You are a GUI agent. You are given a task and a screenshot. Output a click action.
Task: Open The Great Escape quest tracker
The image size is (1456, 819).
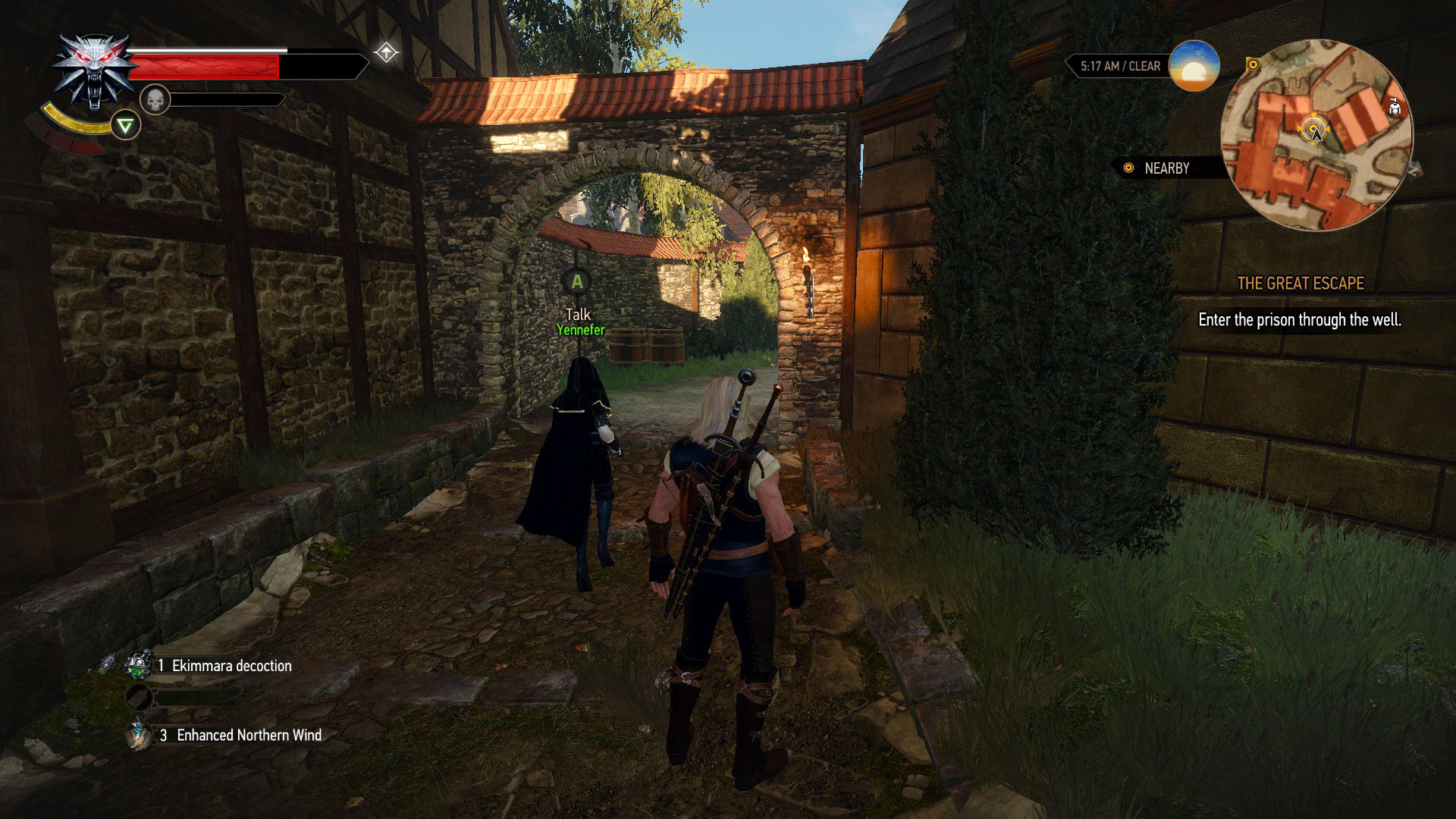tap(1300, 284)
